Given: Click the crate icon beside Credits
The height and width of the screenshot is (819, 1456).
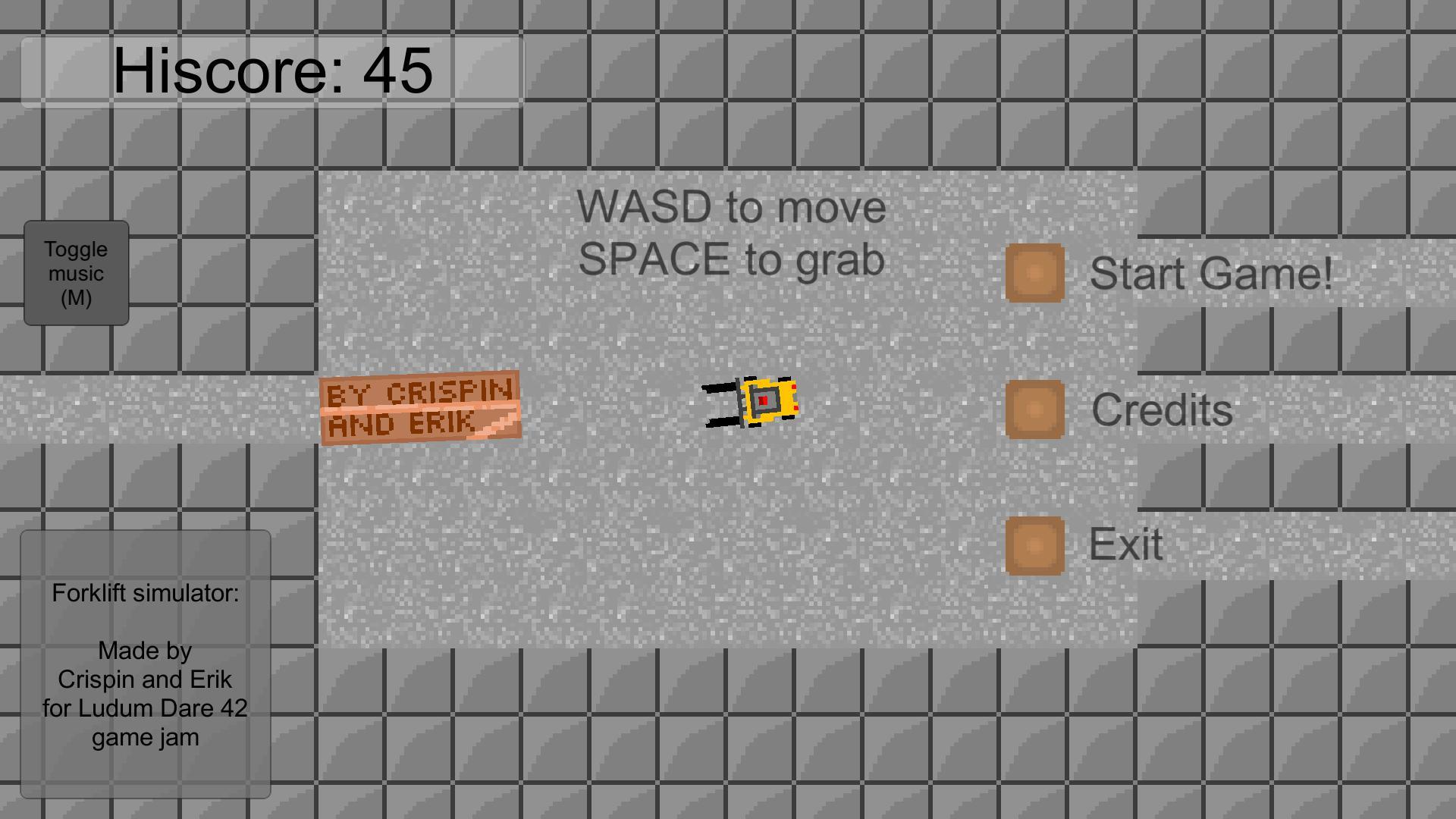Looking at the screenshot, I should tap(1034, 409).
